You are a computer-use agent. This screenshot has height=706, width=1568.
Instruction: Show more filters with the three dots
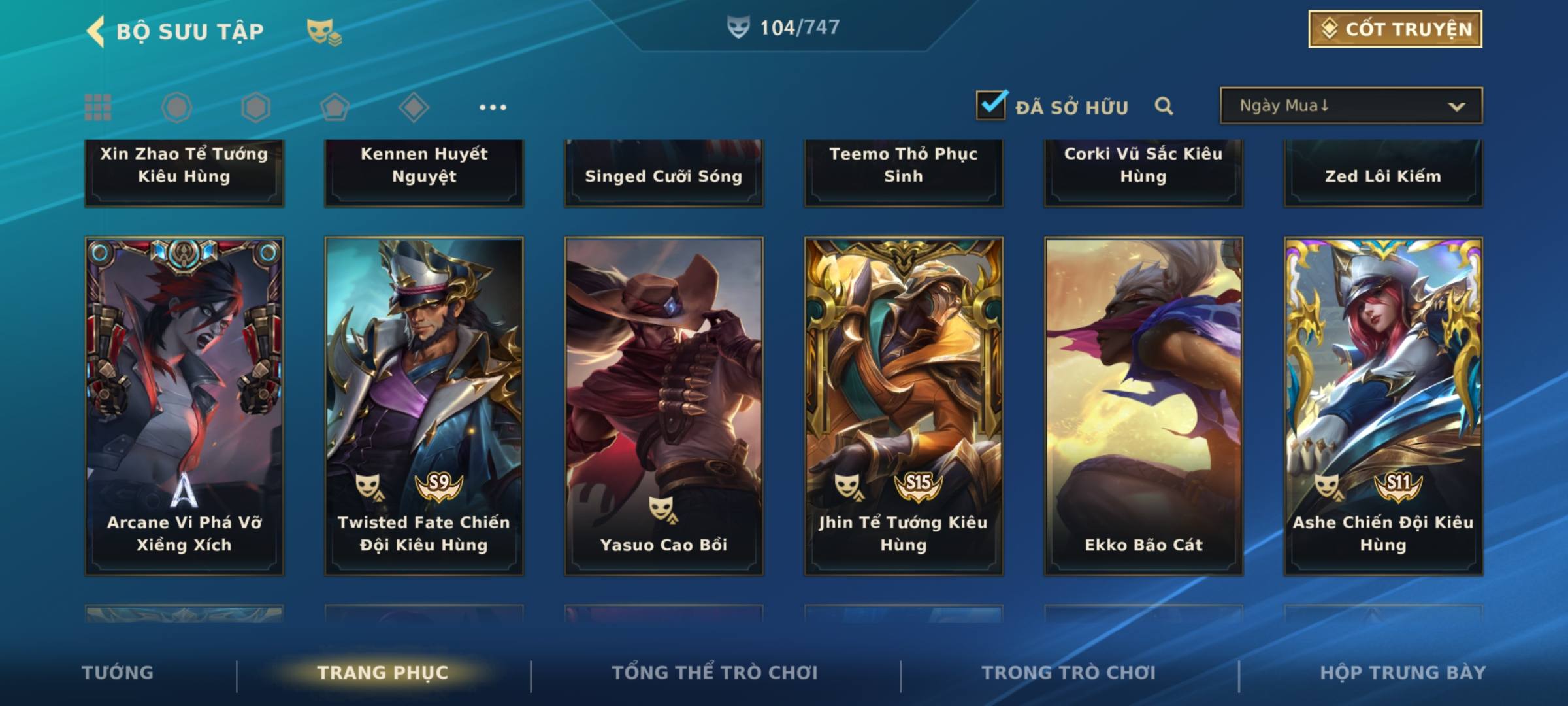pos(493,107)
